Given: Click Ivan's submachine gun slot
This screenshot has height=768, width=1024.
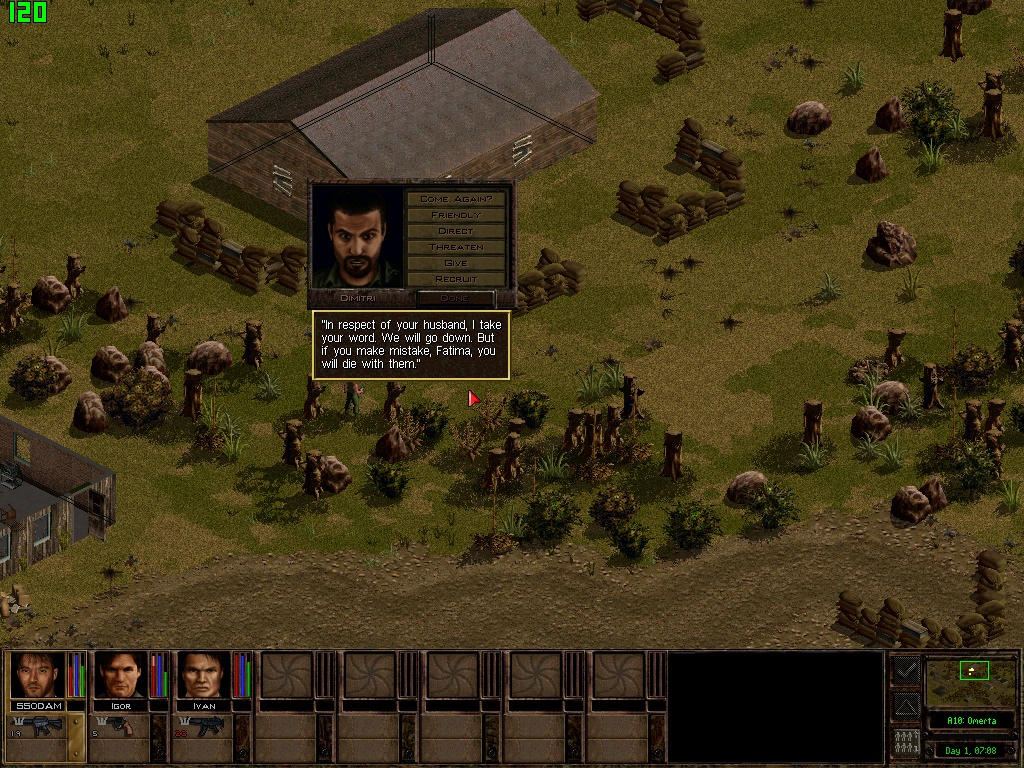Looking at the screenshot, I should [204, 727].
